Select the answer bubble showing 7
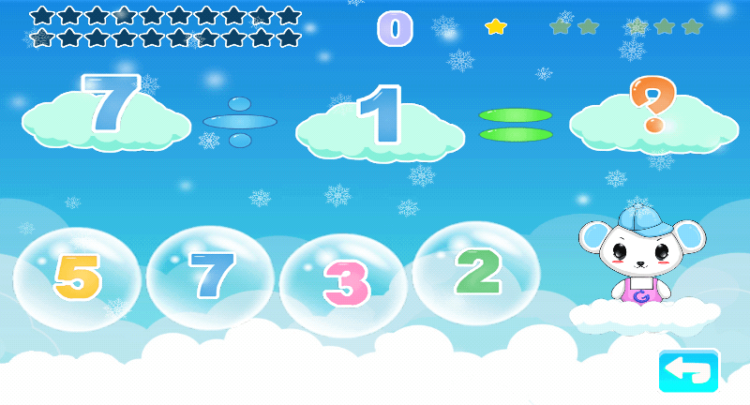 (x=210, y=277)
